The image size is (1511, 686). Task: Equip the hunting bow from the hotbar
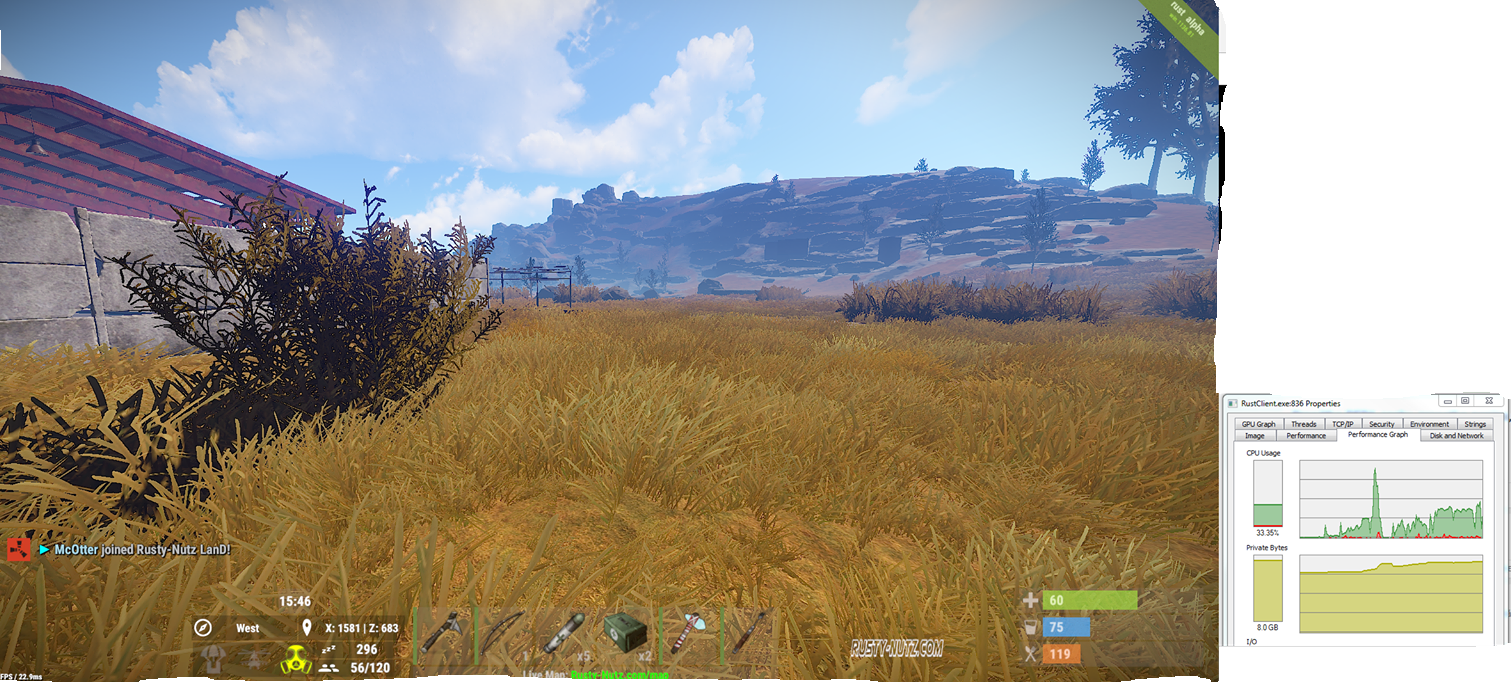(504, 634)
